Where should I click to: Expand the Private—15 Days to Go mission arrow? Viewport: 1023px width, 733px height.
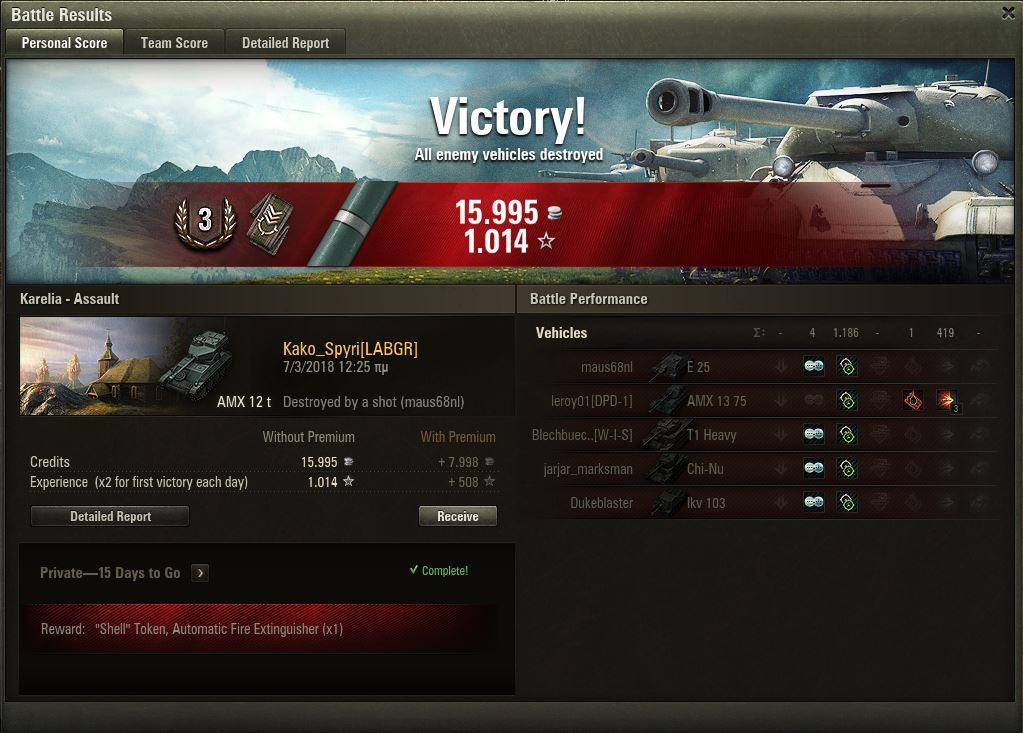[x=201, y=573]
